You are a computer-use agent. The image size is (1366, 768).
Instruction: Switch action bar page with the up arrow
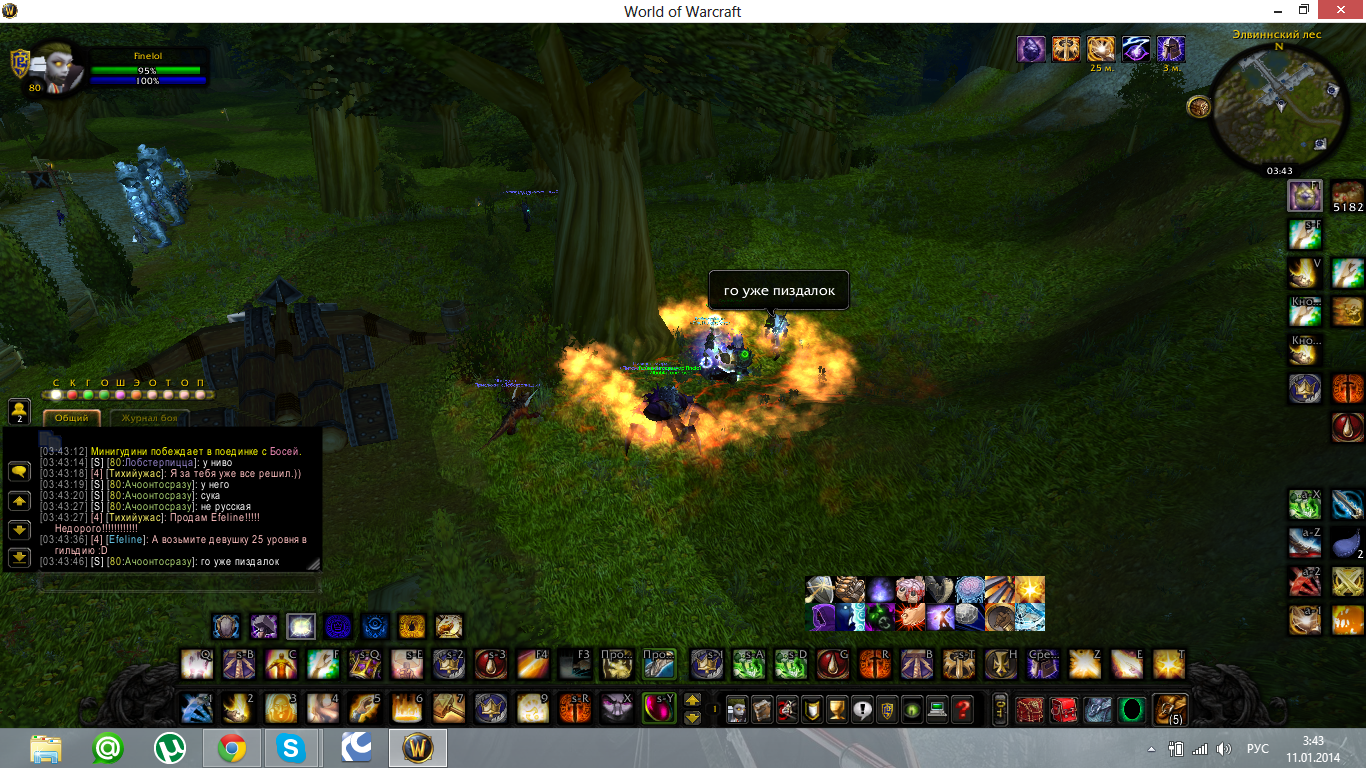(692, 700)
